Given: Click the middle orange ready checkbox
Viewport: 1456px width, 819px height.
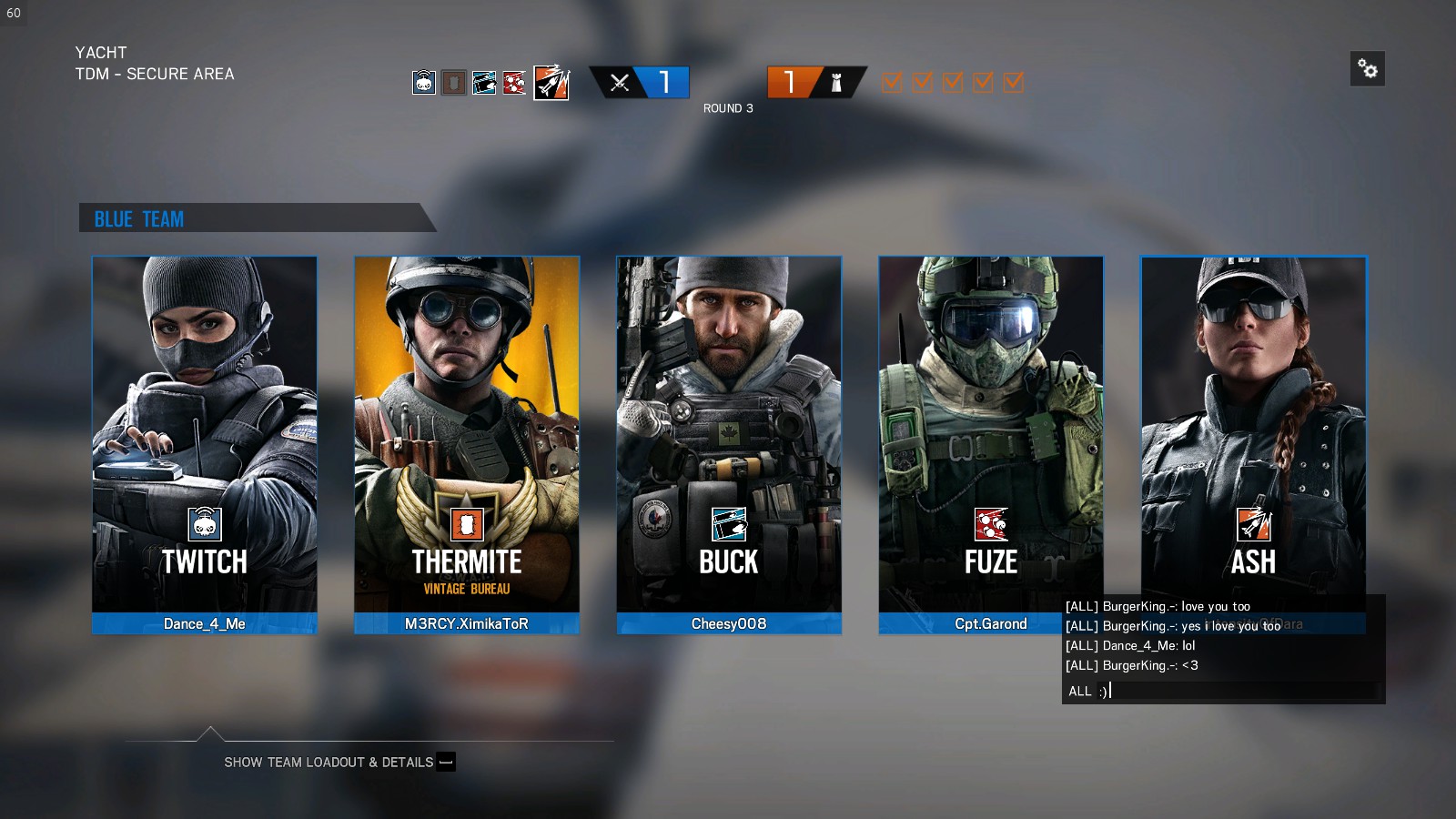Looking at the screenshot, I should tap(952, 82).
